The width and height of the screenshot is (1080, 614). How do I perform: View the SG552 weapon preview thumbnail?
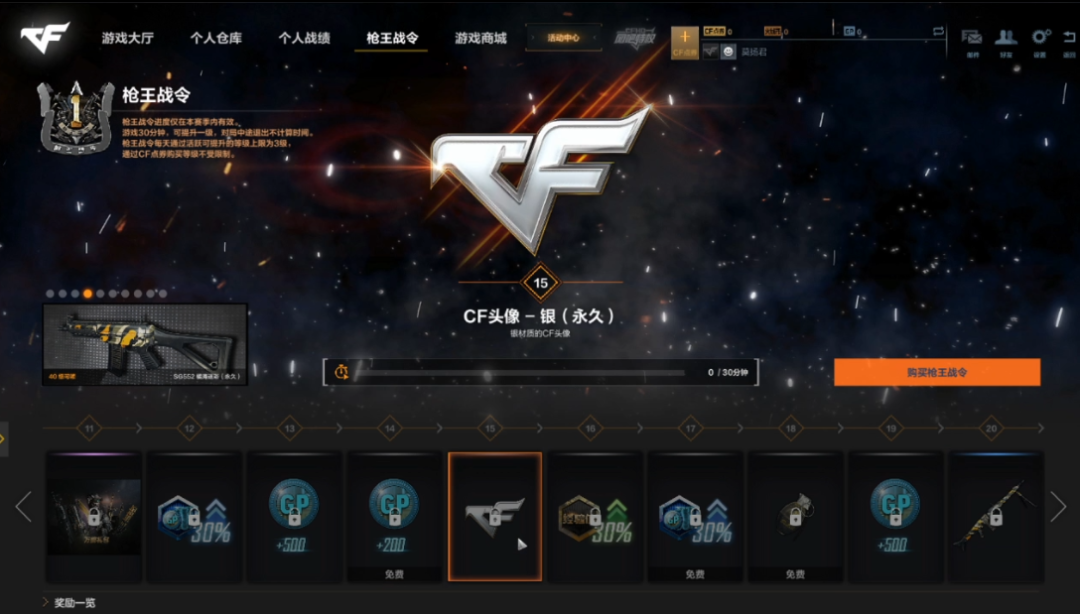pyautogui.click(x=144, y=344)
